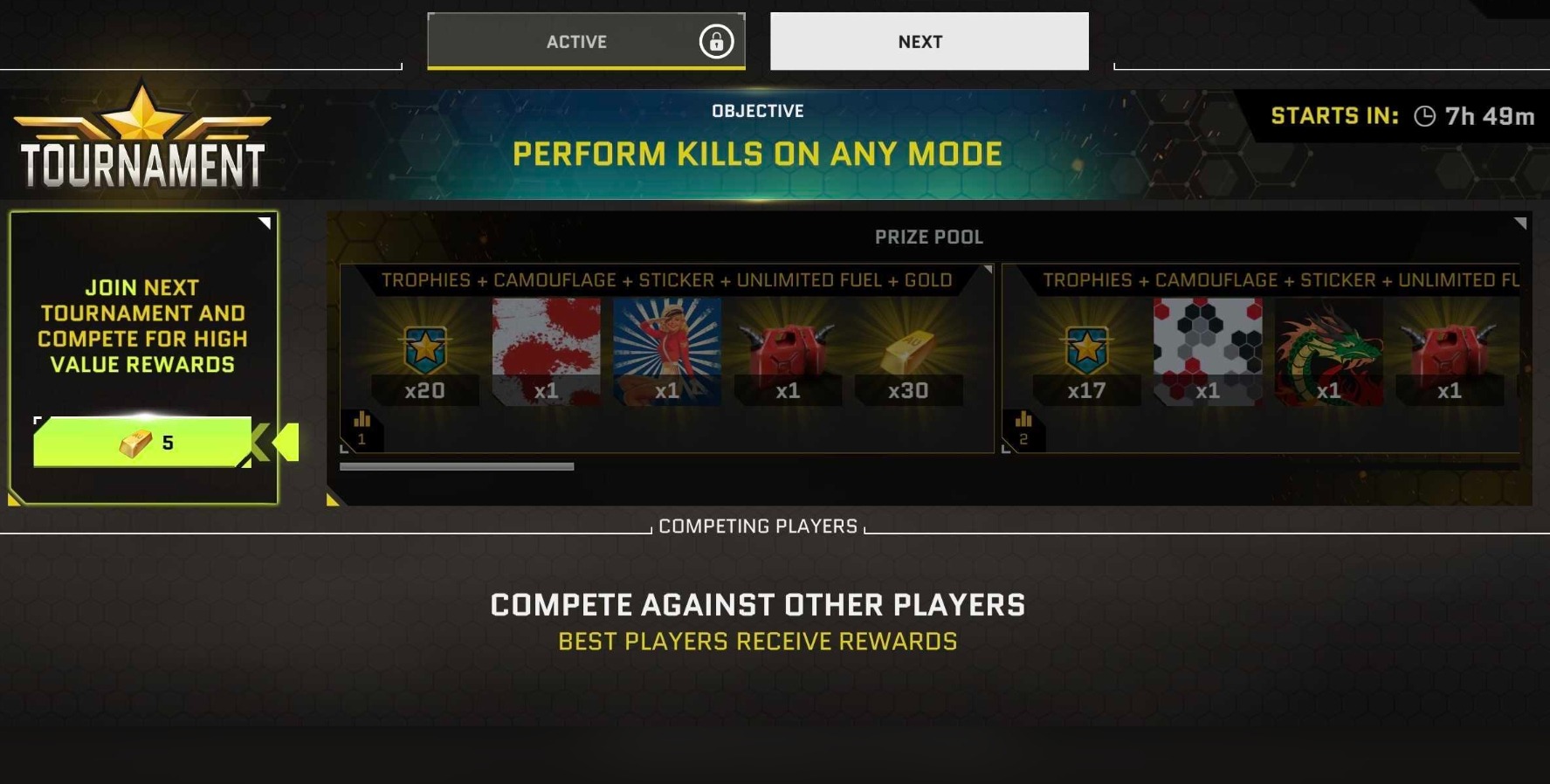Select the unlimited fuel canister in prize pool 1
This screenshot has height=784, width=1550.
[x=789, y=349]
